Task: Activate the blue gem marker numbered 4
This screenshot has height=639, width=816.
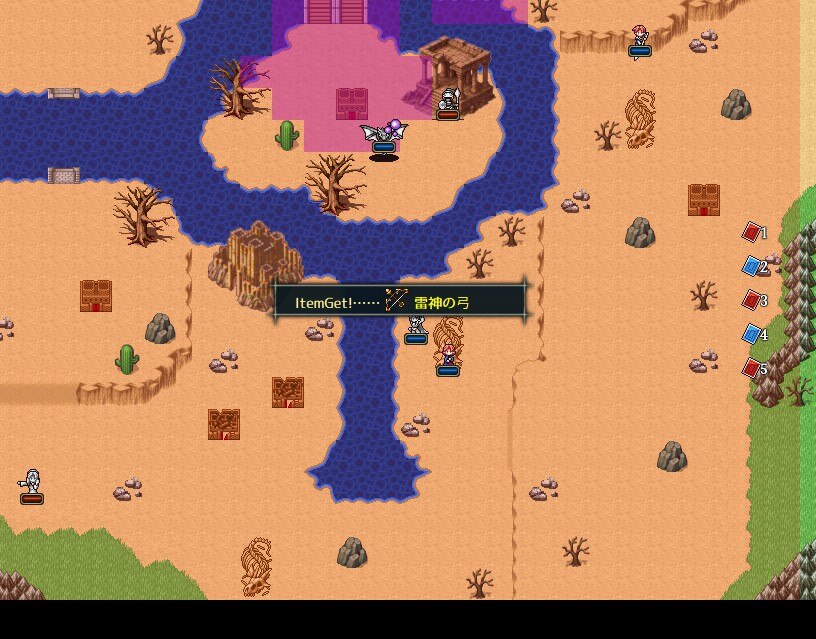Action: (752, 334)
